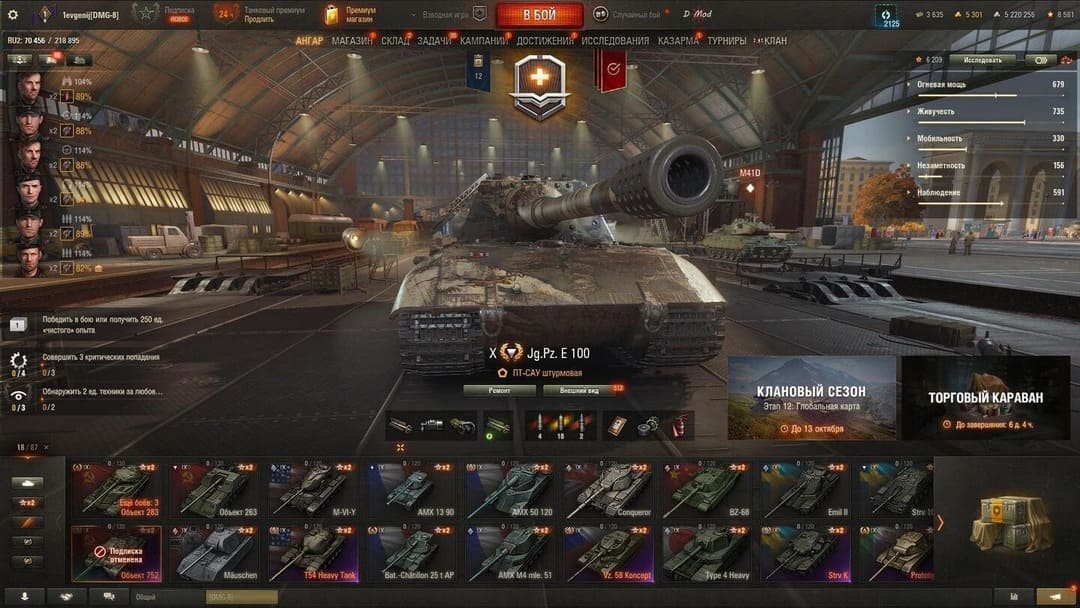Start a battle with the В БОЙ button
The height and width of the screenshot is (608, 1080).
539,15
